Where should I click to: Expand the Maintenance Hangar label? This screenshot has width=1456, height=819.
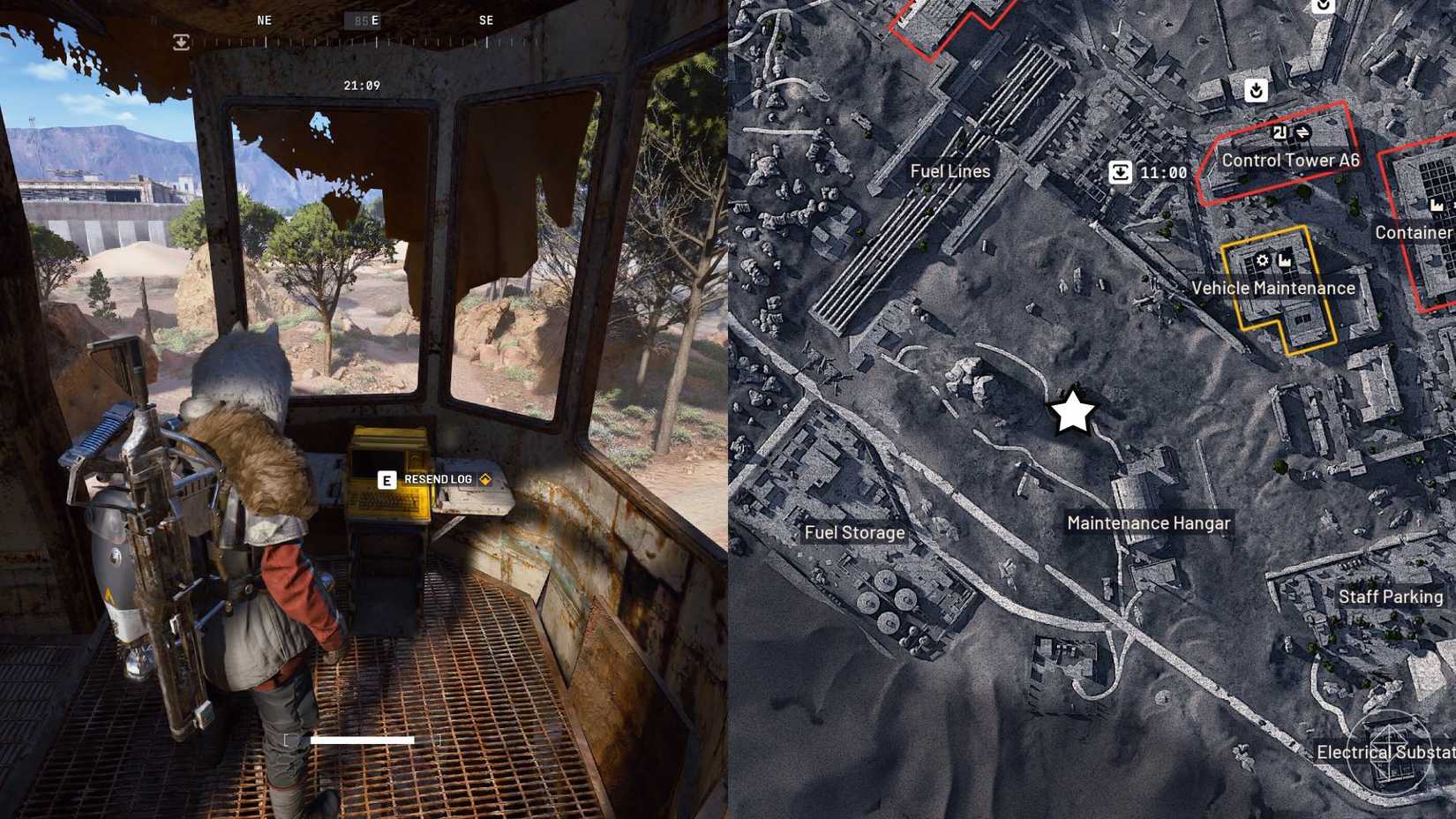pyautogui.click(x=1147, y=522)
